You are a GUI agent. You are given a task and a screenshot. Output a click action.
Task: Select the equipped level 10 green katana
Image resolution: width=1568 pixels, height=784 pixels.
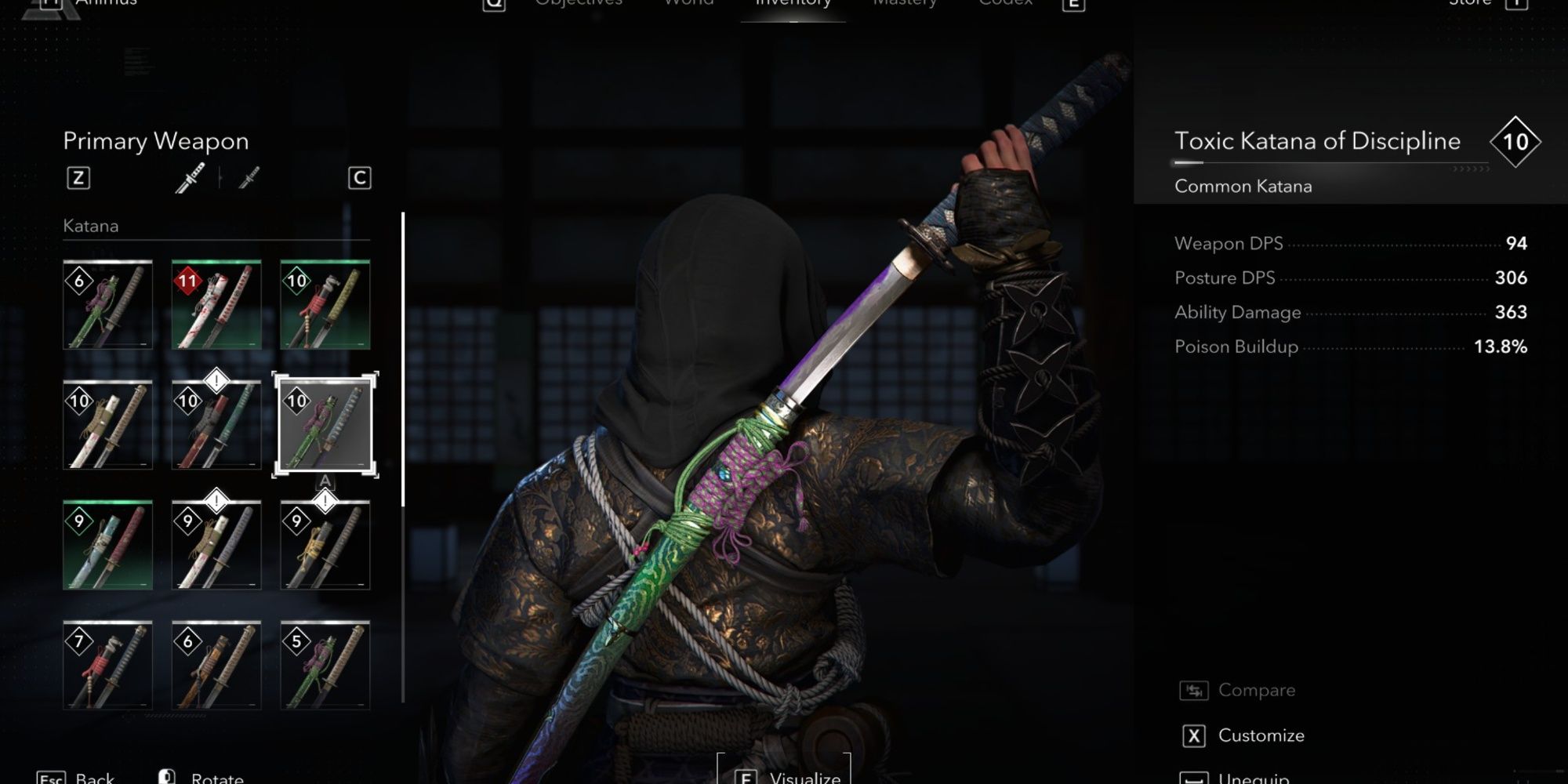(x=326, y=423)
